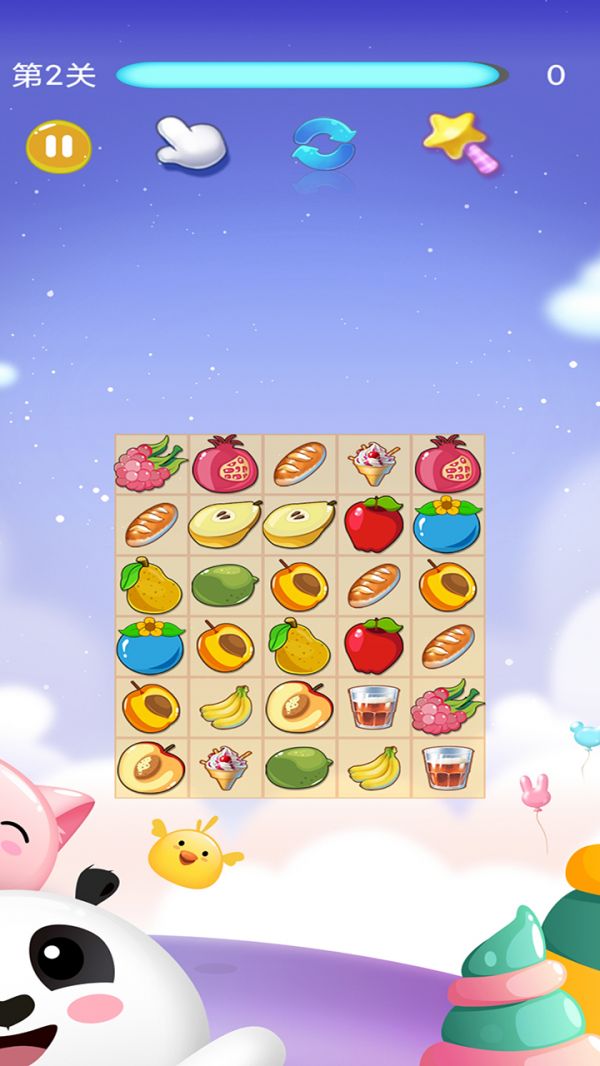
Task: Shuffle the board with the blue arrows
Action: coord(323,143)
